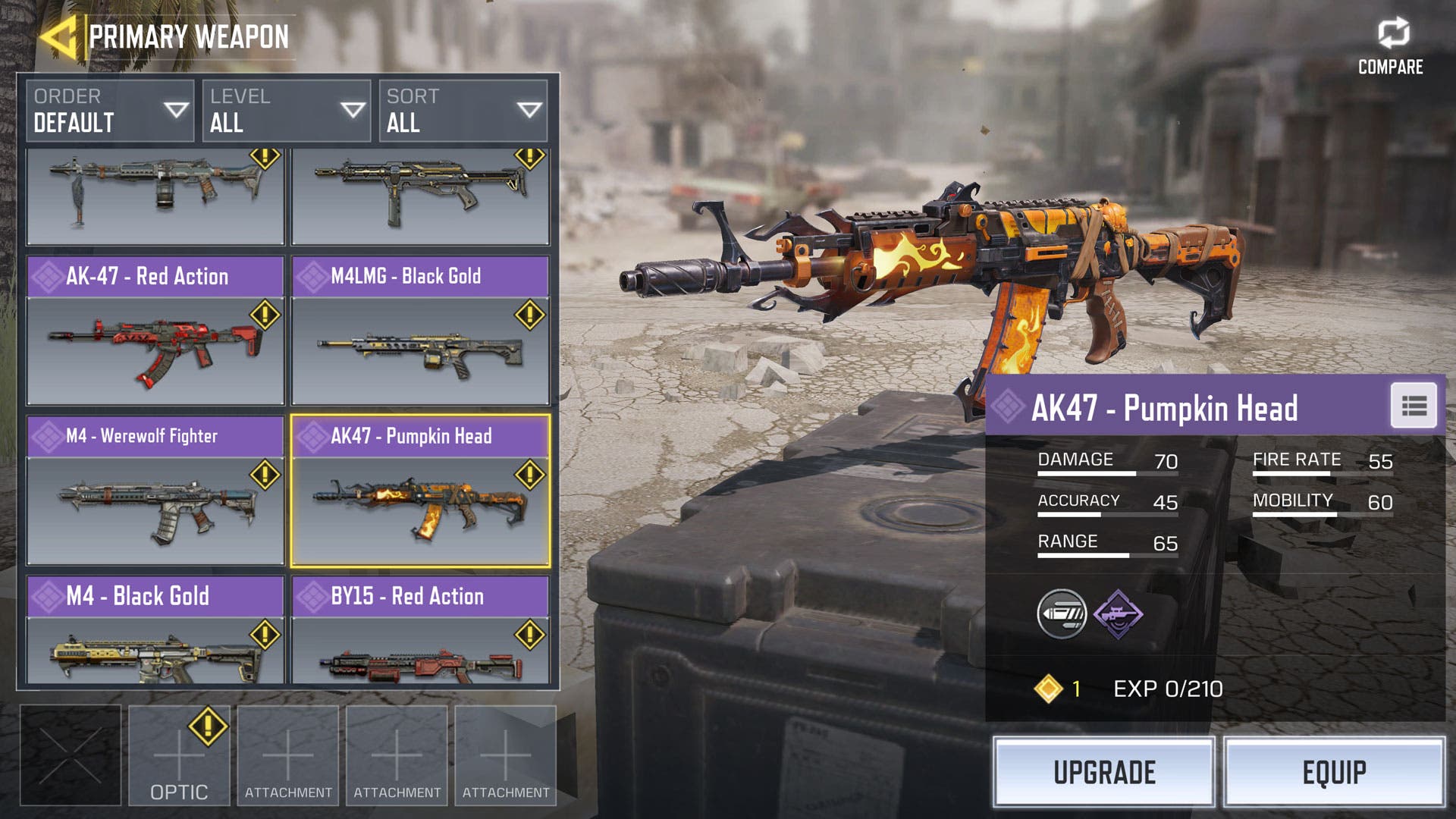Image resolution: width=1456 pixels, height=819 pixels.
Task: Open the Compare weapons view
Action: click(1391, 47)
